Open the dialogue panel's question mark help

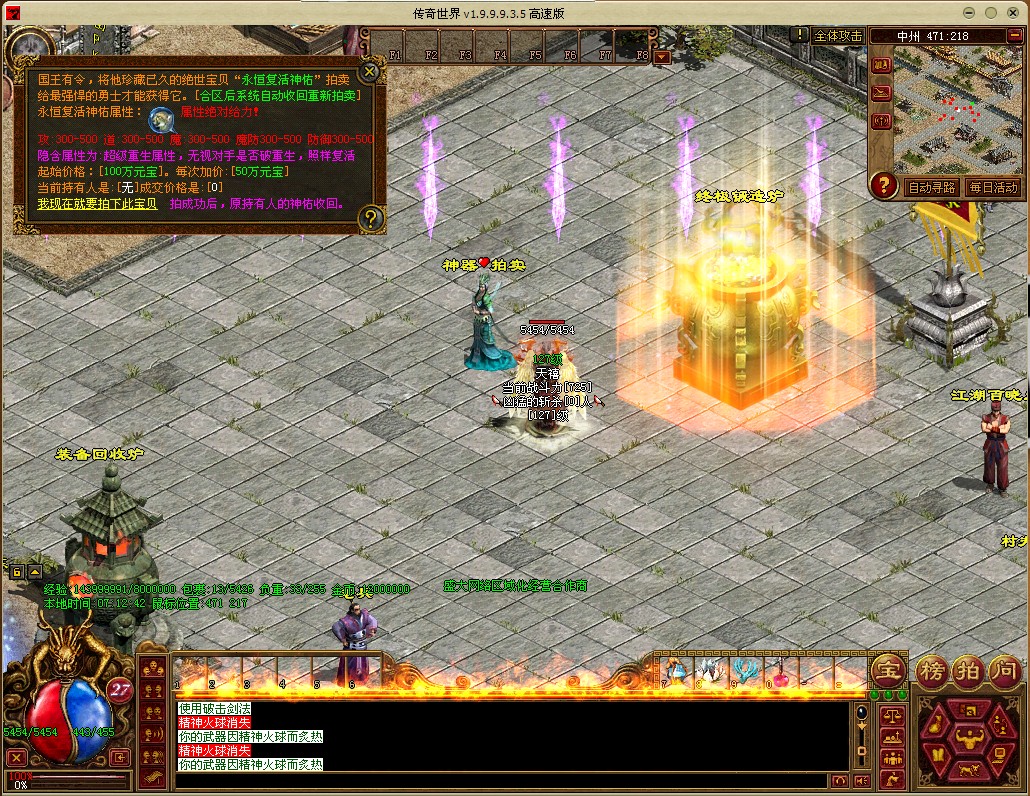370,217
